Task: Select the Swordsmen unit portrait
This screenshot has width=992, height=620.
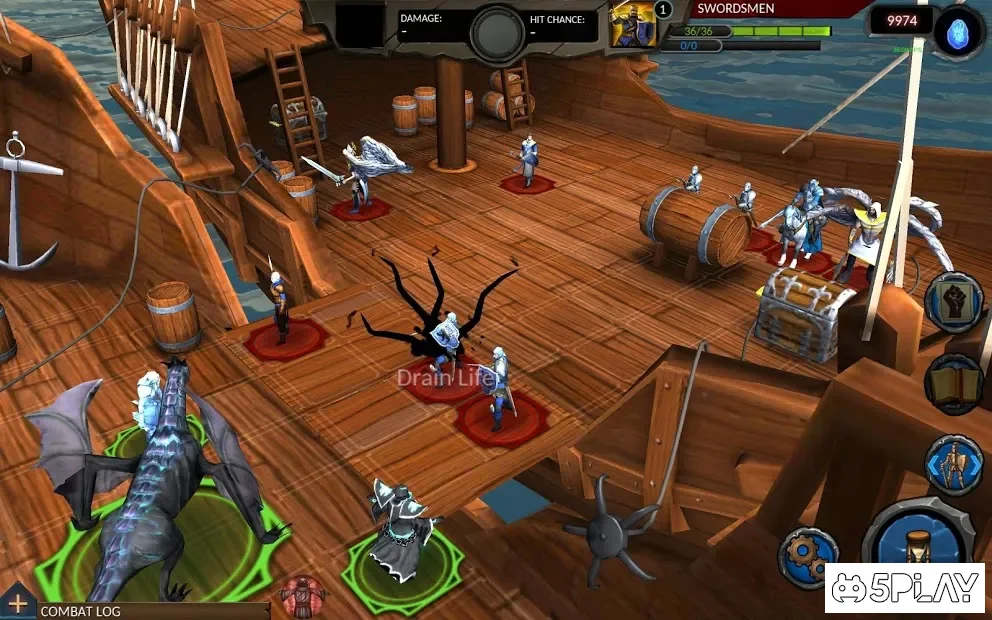Action: point(633,24)
